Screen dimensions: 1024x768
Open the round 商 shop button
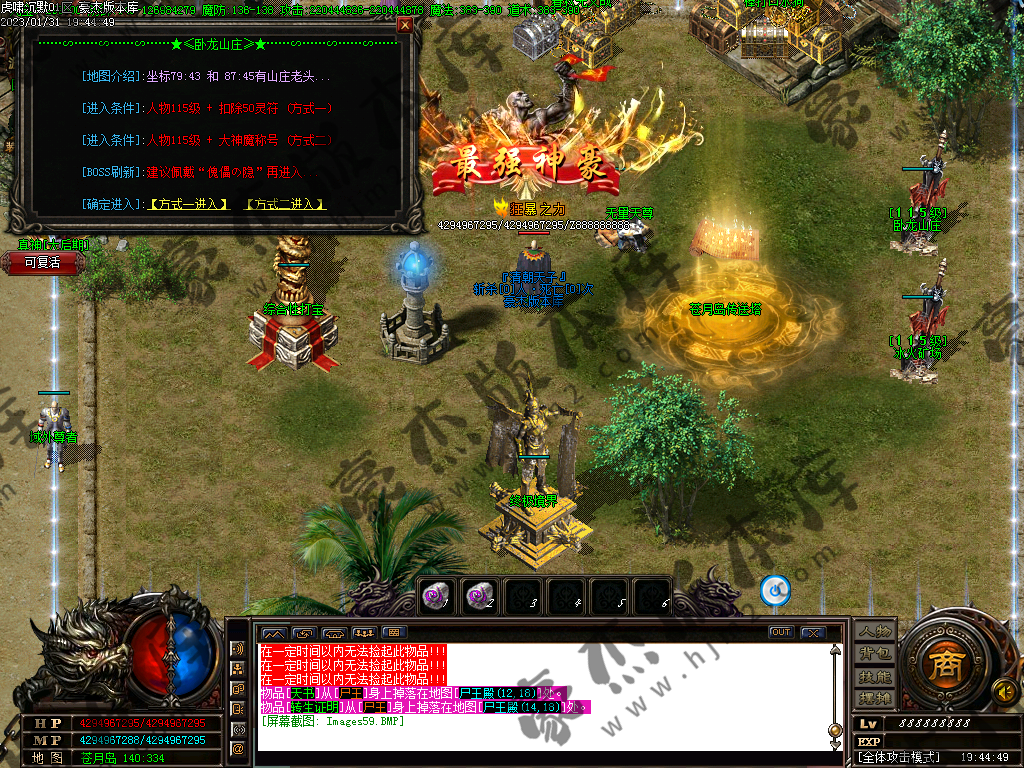[x=942, y=665]
